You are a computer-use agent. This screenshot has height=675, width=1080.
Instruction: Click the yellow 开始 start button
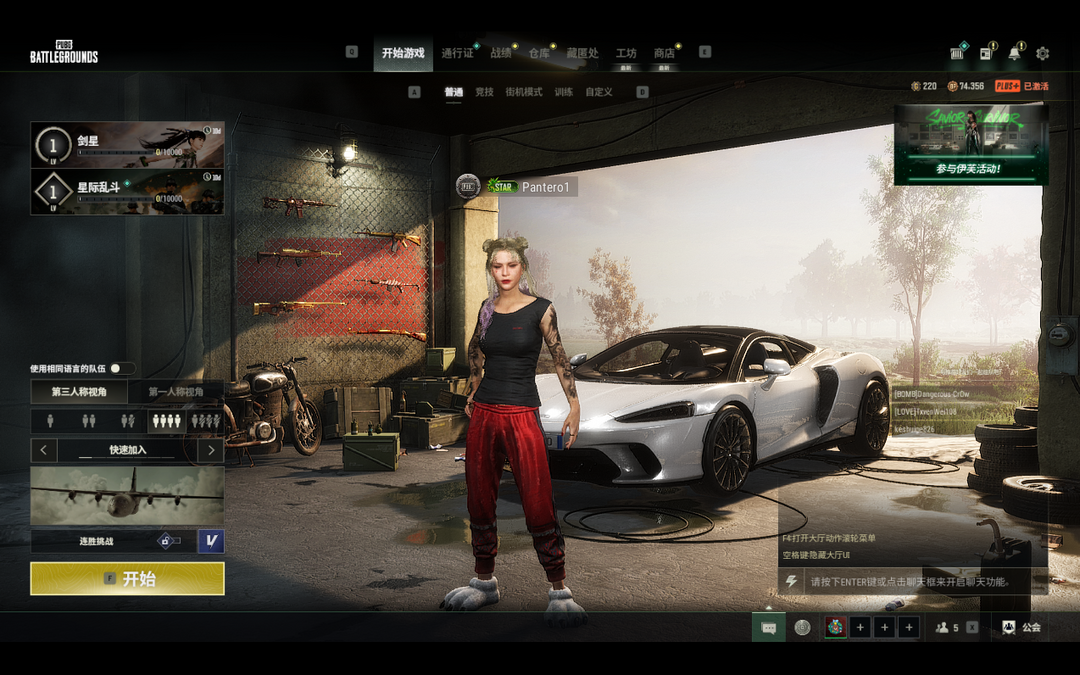click(x=127, y=579)
